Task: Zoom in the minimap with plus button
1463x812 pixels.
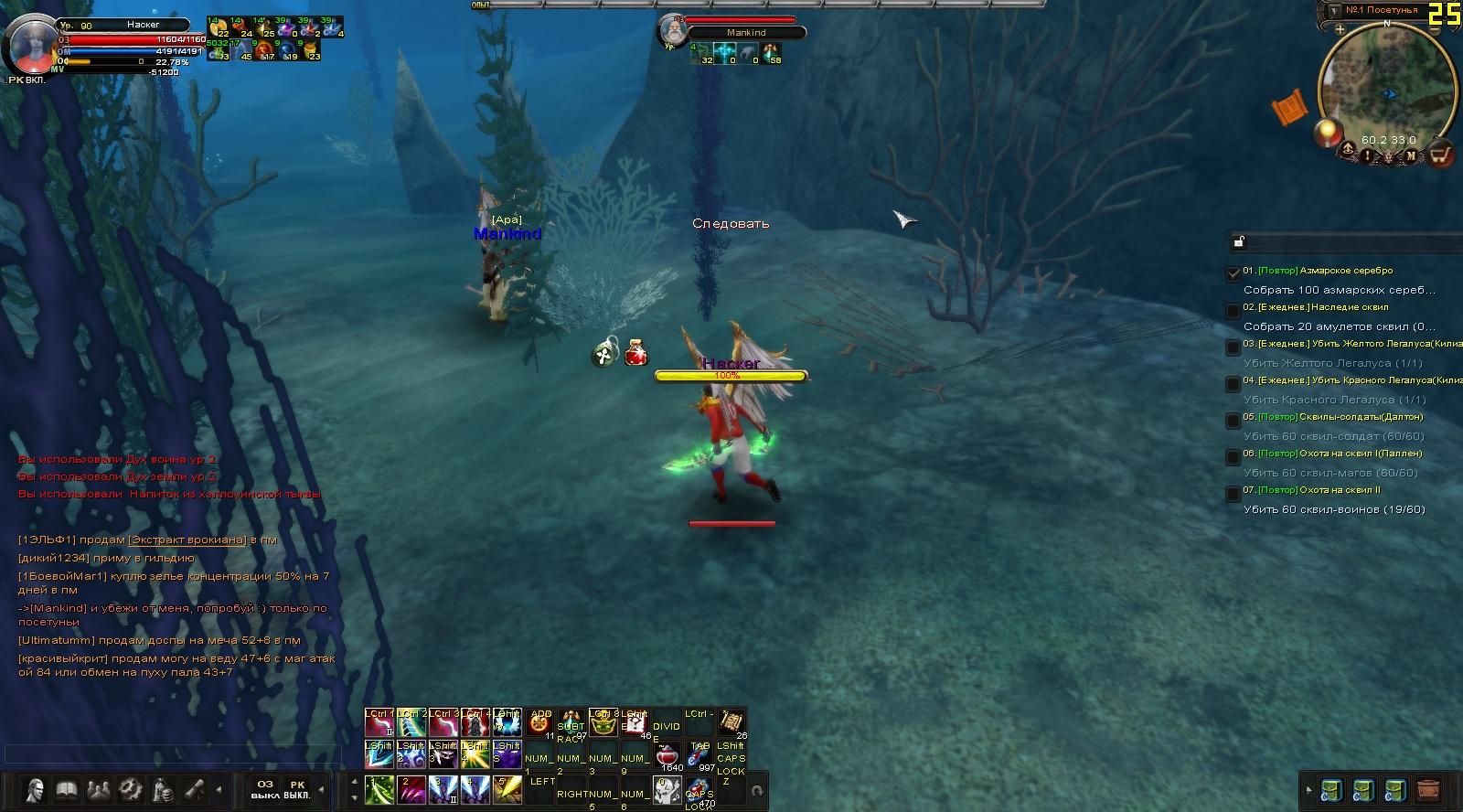Action: tap(1340, 29)
